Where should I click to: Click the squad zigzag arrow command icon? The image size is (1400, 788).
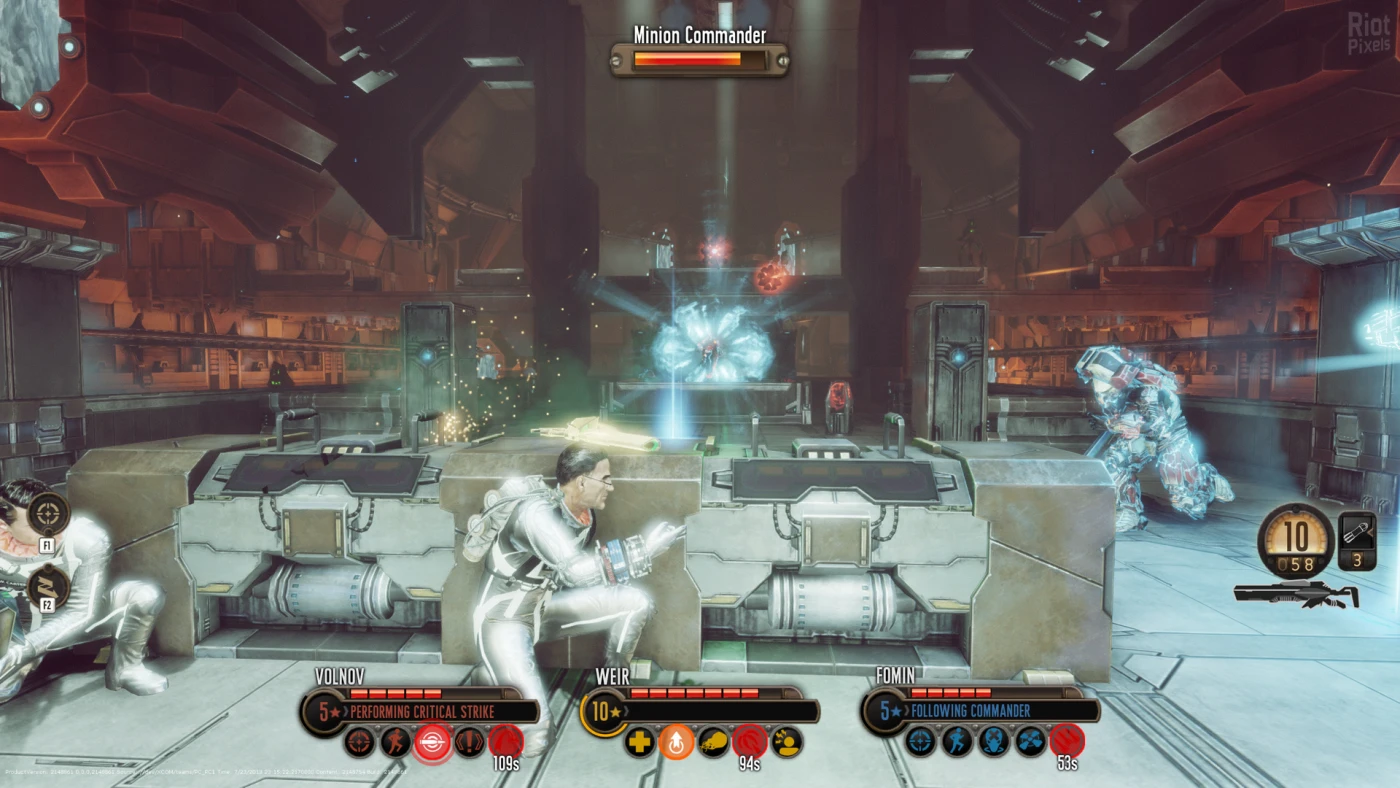(48, 586)
